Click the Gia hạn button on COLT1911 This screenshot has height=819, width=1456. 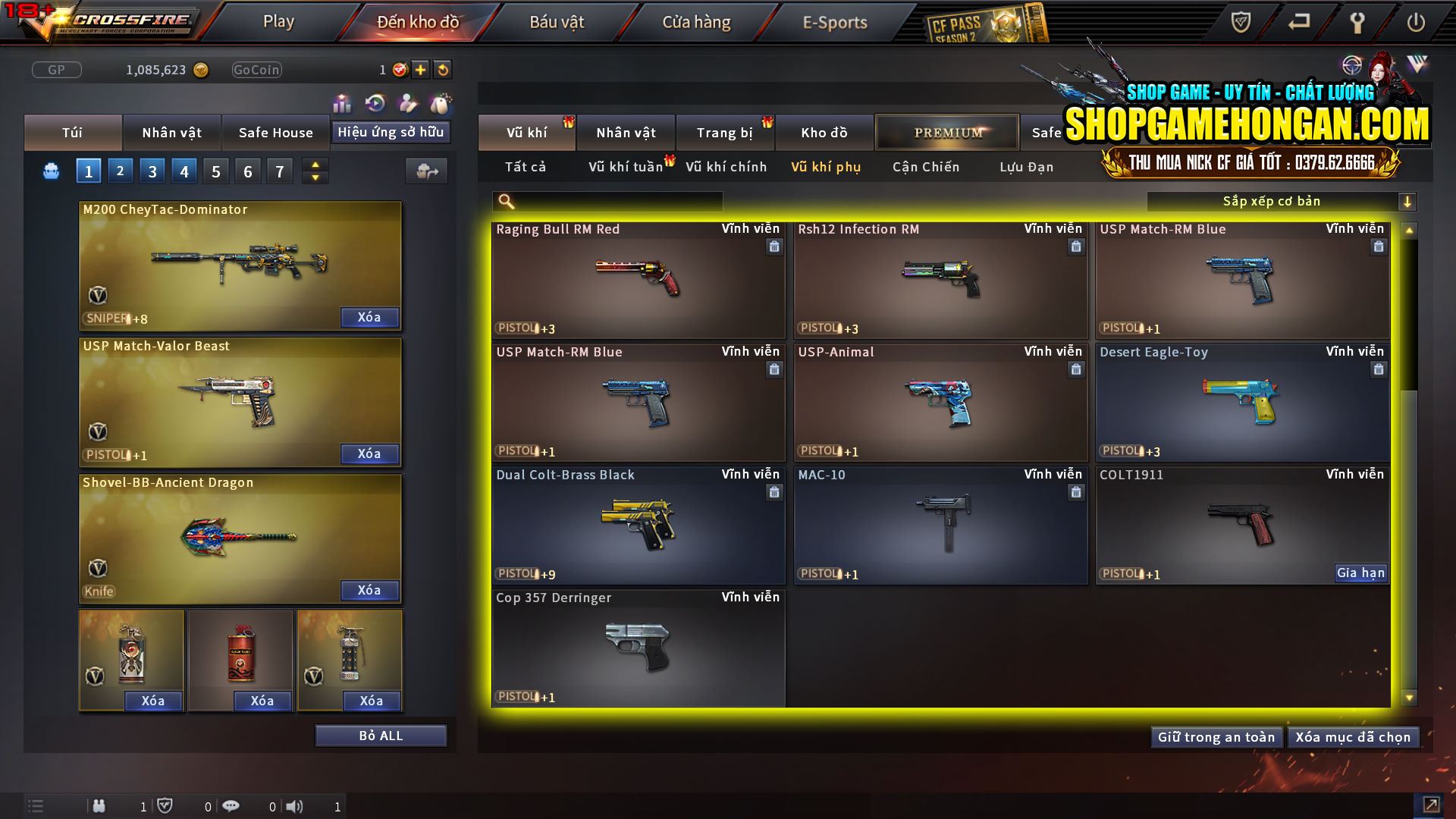click(x=1361, y=573)
